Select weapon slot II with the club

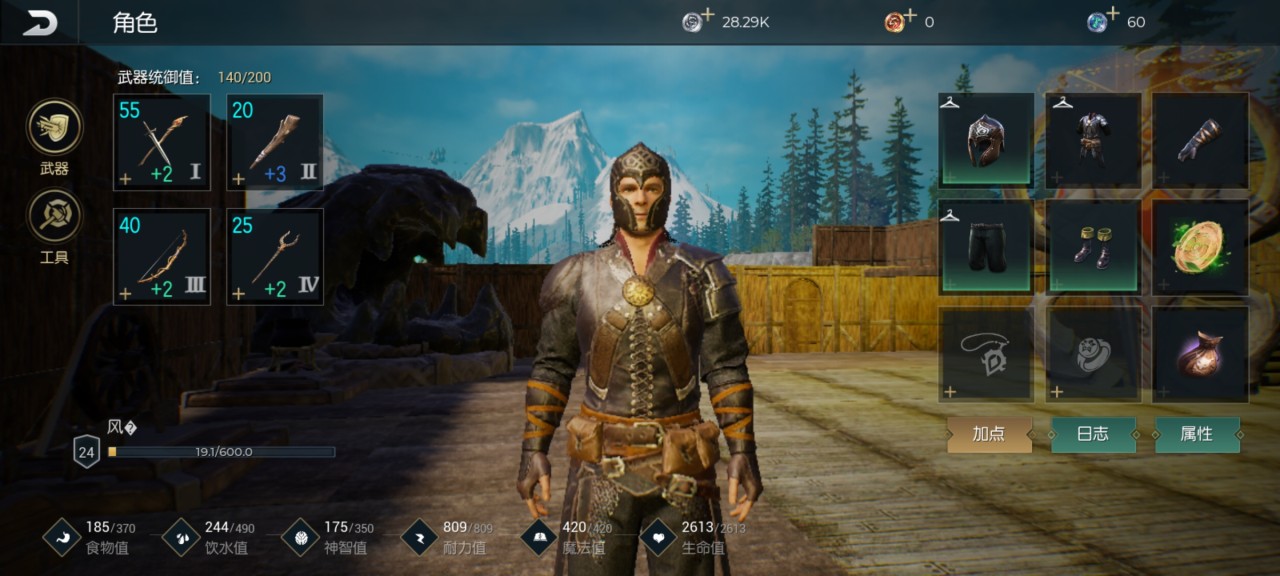pos(275,142)
